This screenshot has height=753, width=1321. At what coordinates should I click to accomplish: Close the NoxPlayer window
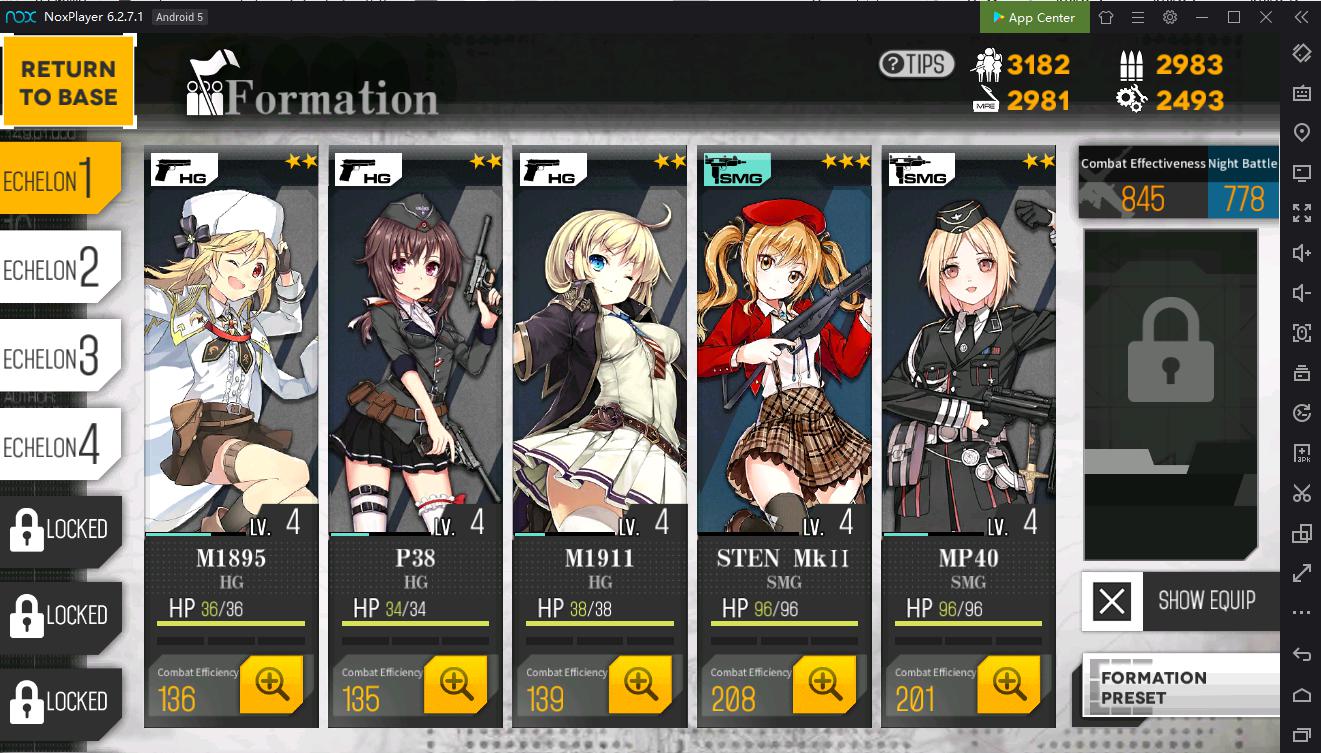point(1265,17)
